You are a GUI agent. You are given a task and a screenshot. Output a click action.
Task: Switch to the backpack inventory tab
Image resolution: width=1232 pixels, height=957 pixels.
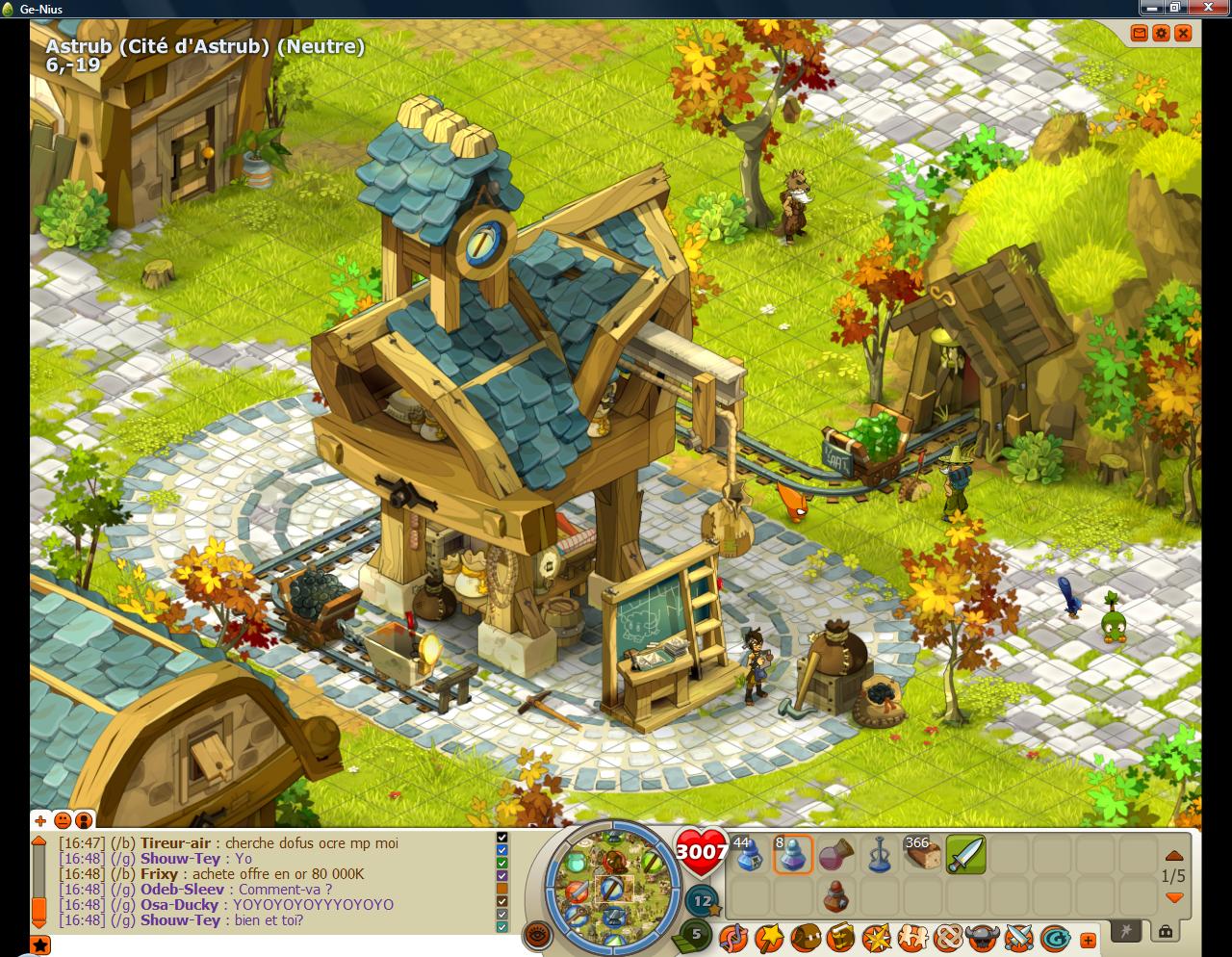1165,933
